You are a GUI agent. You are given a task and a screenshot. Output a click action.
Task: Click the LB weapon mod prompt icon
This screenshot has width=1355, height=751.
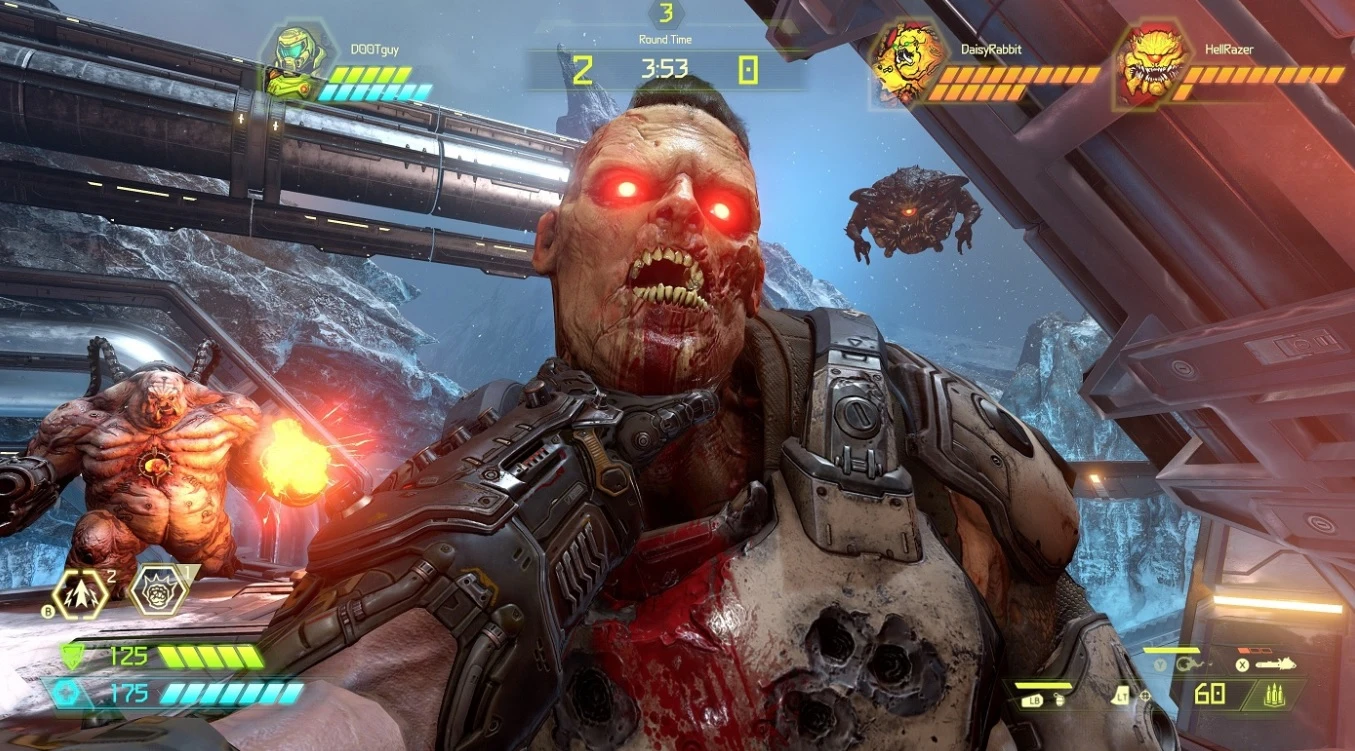pos(1035,698)
